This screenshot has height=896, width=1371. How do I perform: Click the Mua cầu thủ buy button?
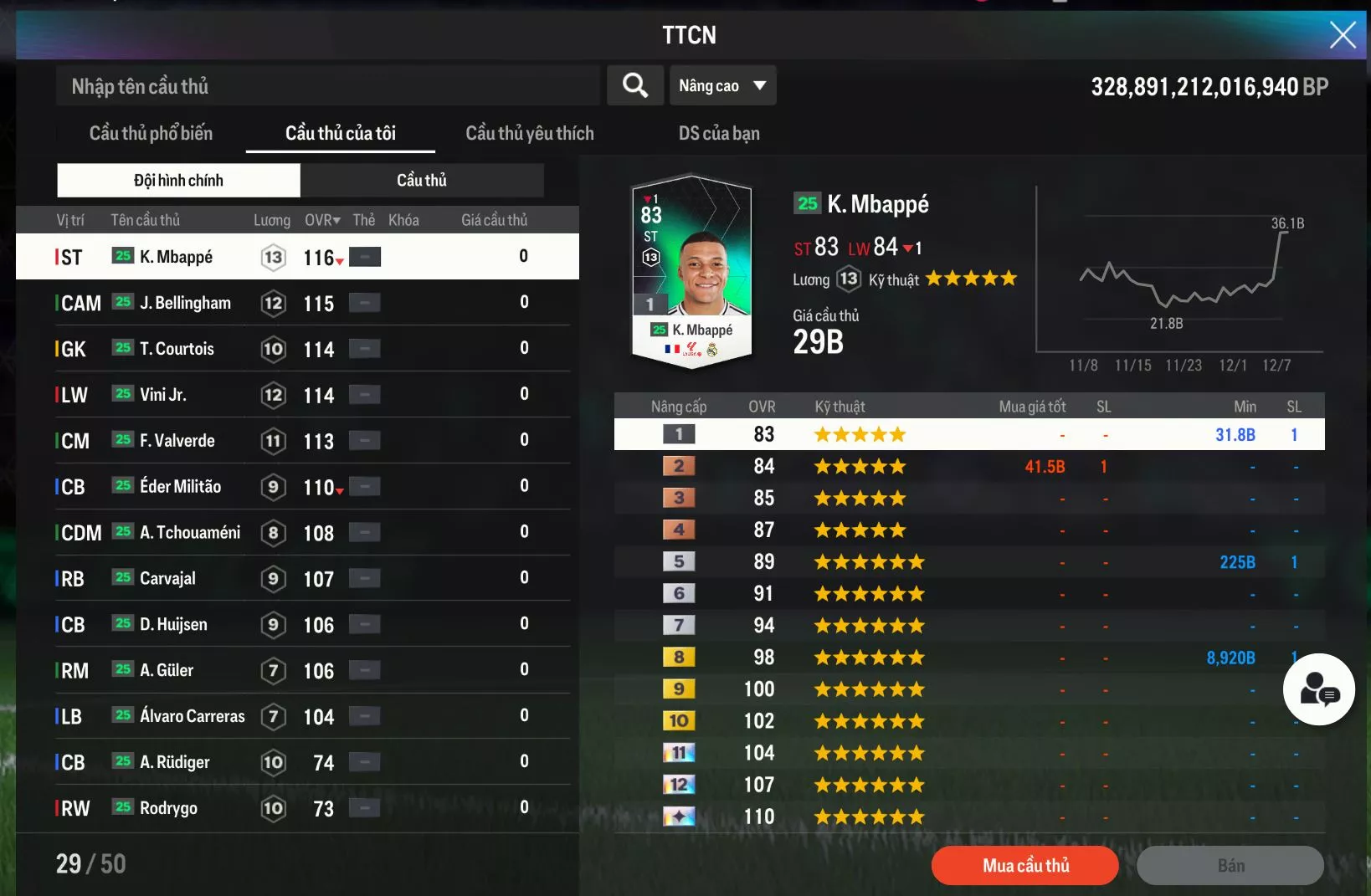(1024, 866)
